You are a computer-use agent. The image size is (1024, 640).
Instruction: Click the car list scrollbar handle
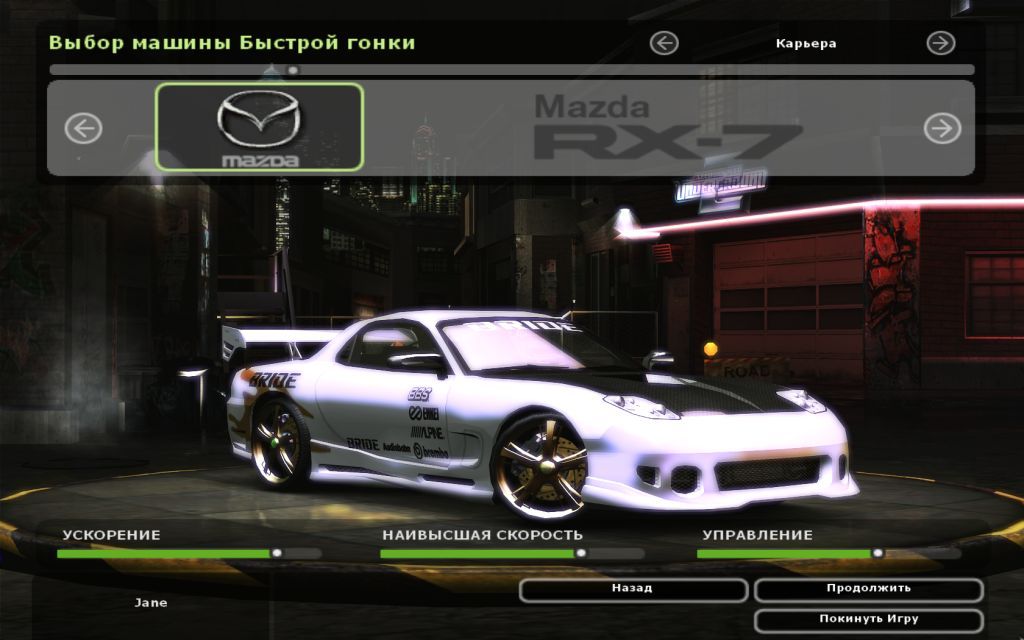[292, 70]
